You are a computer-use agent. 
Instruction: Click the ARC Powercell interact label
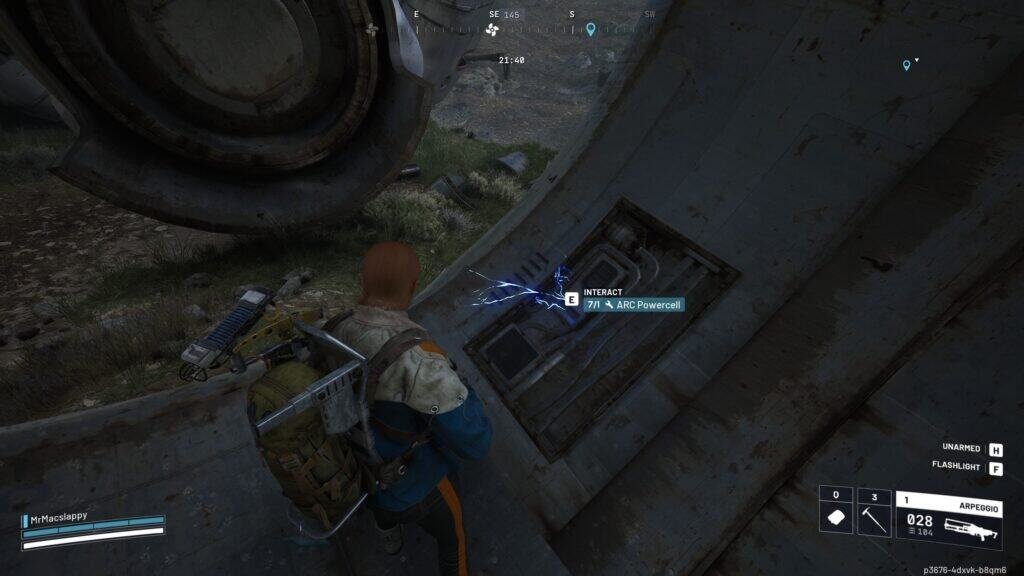point(634,304)
